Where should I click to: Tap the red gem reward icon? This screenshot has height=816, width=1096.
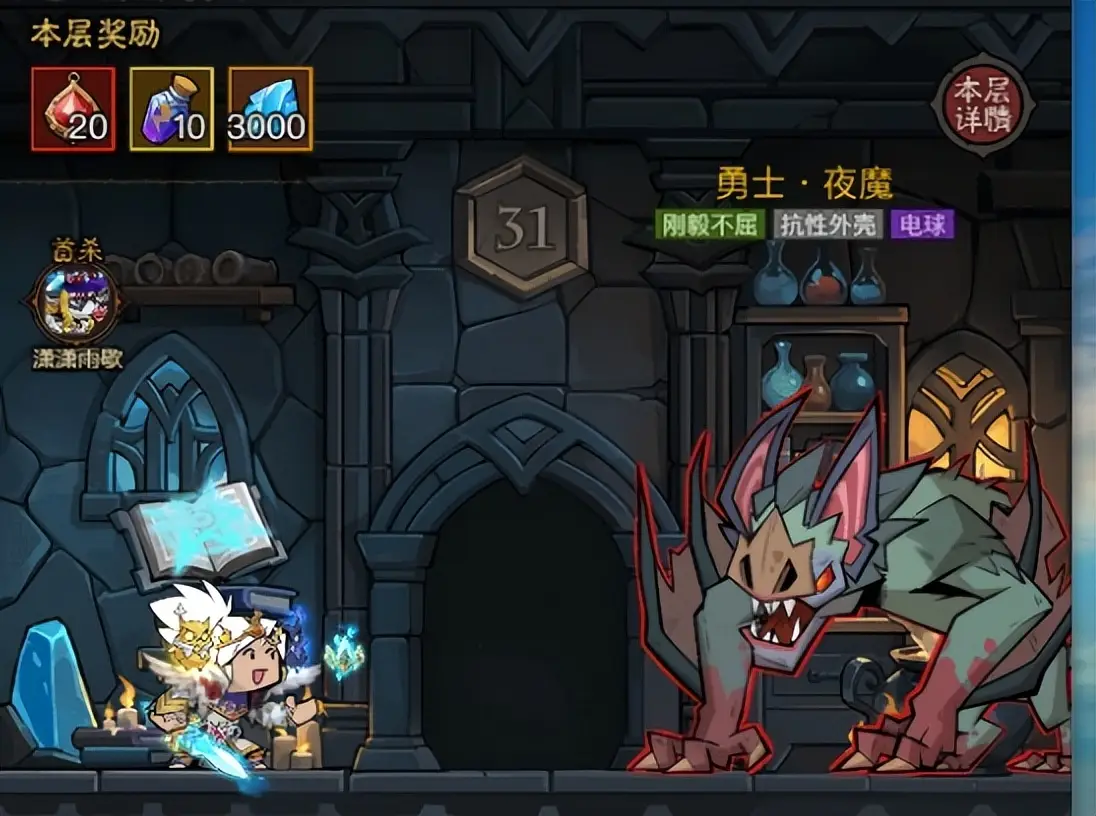(x=72, y=109)
